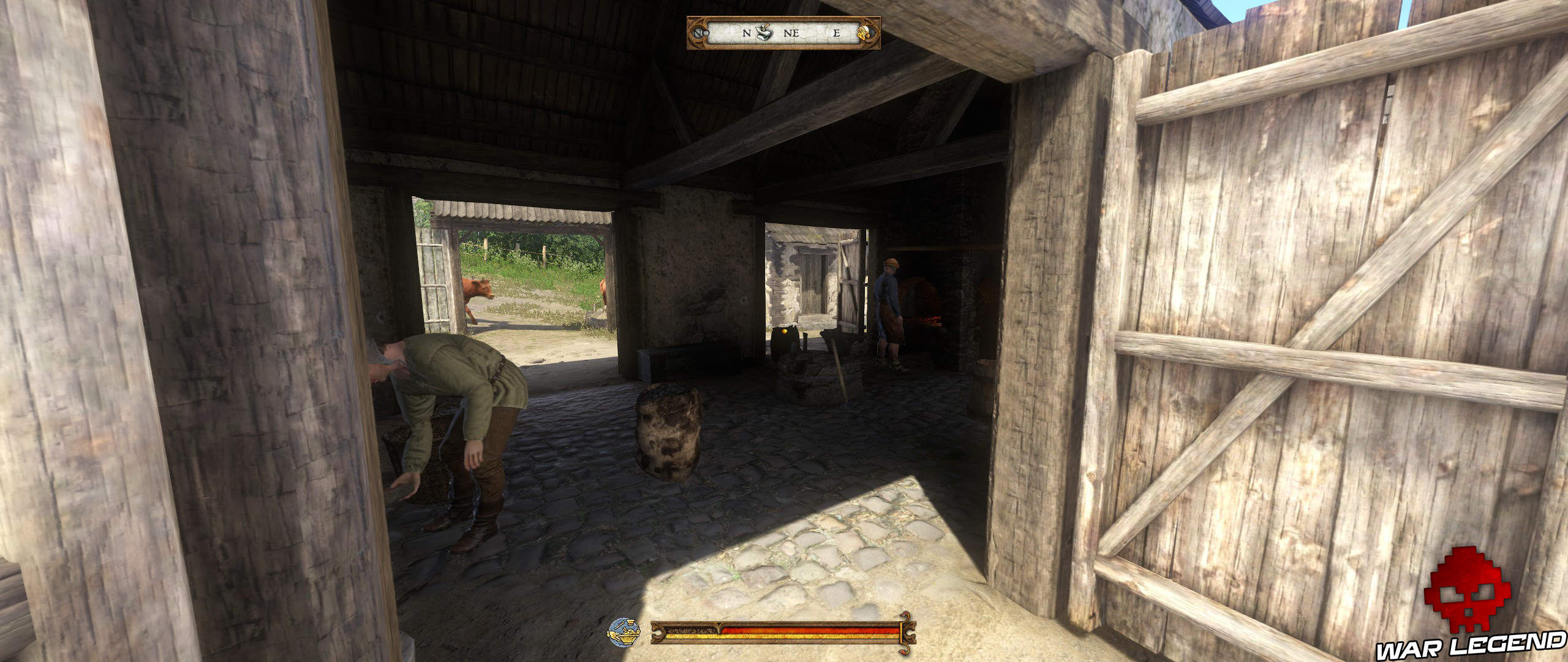Click the 'NO' marker on the compass left edge
Image resolution: width=1568 pixels, height=662 pixels.
tap(701, 34)
